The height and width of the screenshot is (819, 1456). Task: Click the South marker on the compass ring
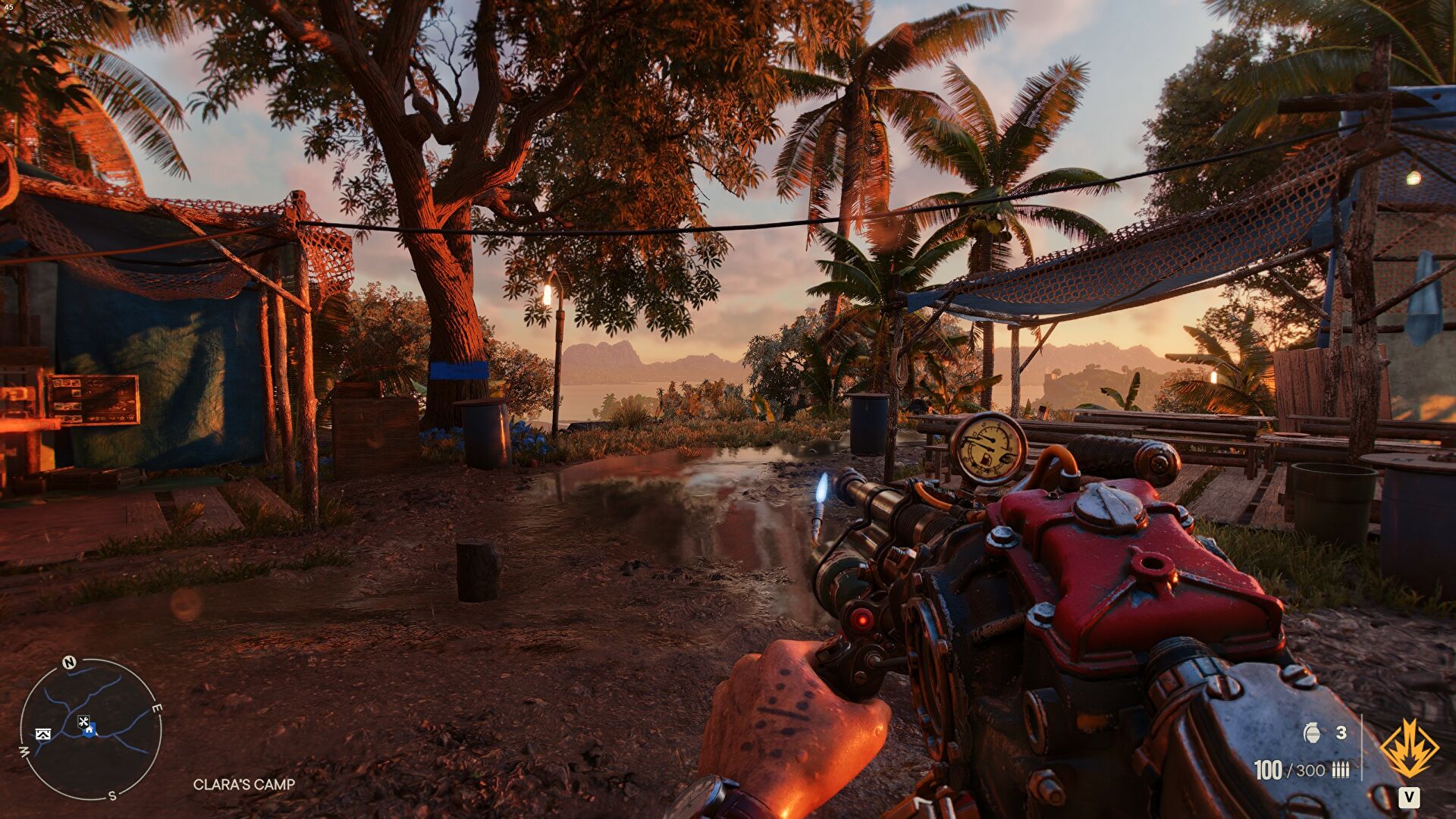pos(112,796)
